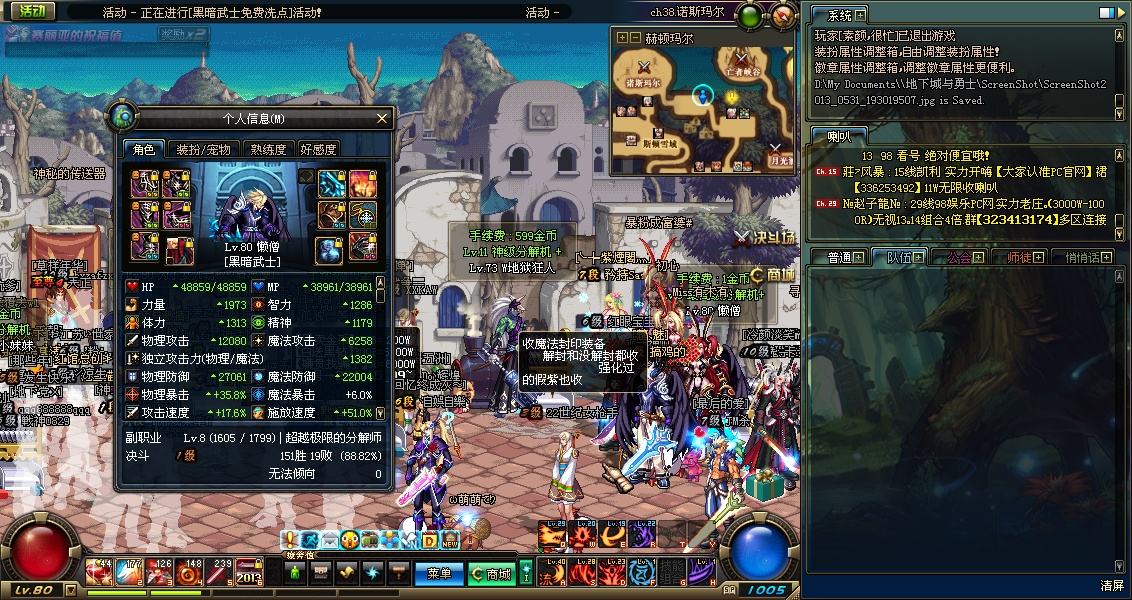This screenshot has height=600, width=1132.
Task: Switch to the 装扮/宠物 tab
Action: click(203, 149)
